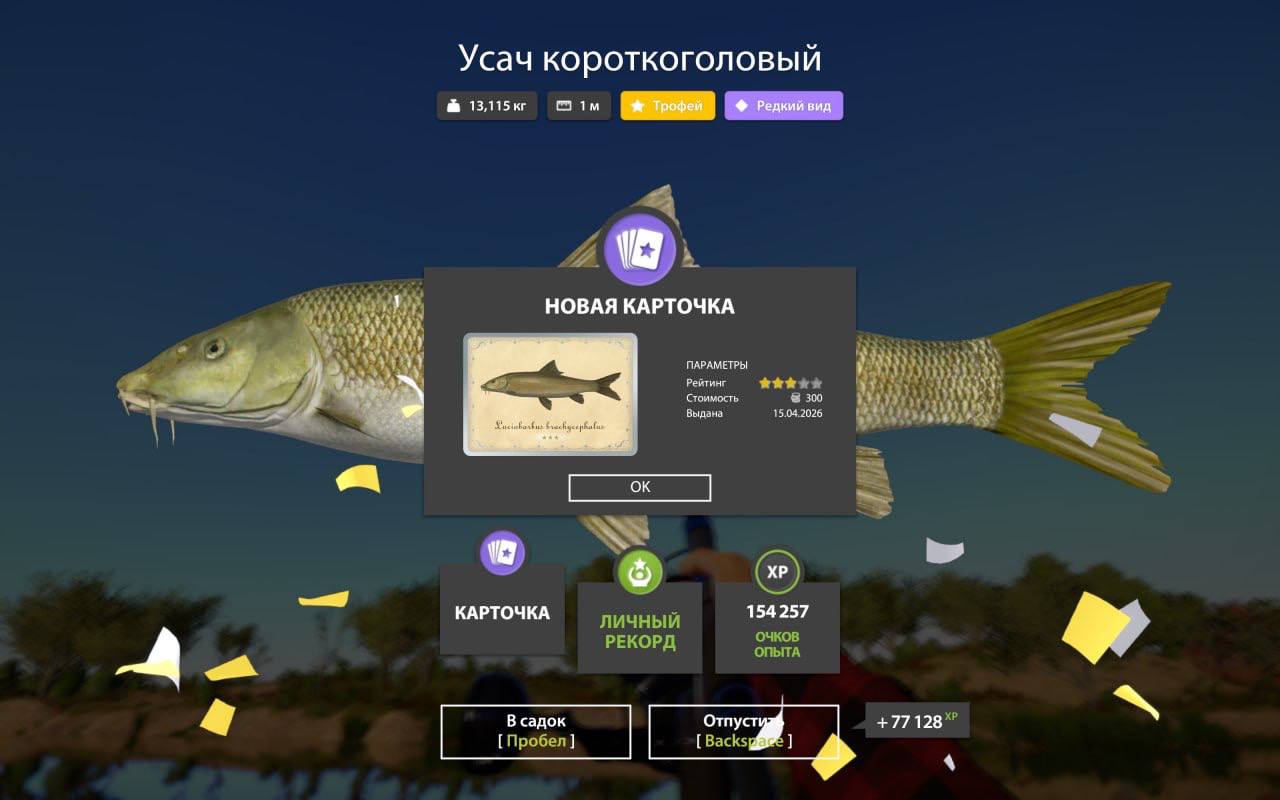The height and width of the screenshot is (800, 1280).
Task: Select the third yellow rating star
Action: pyautogui.click(x=791, y=382)
